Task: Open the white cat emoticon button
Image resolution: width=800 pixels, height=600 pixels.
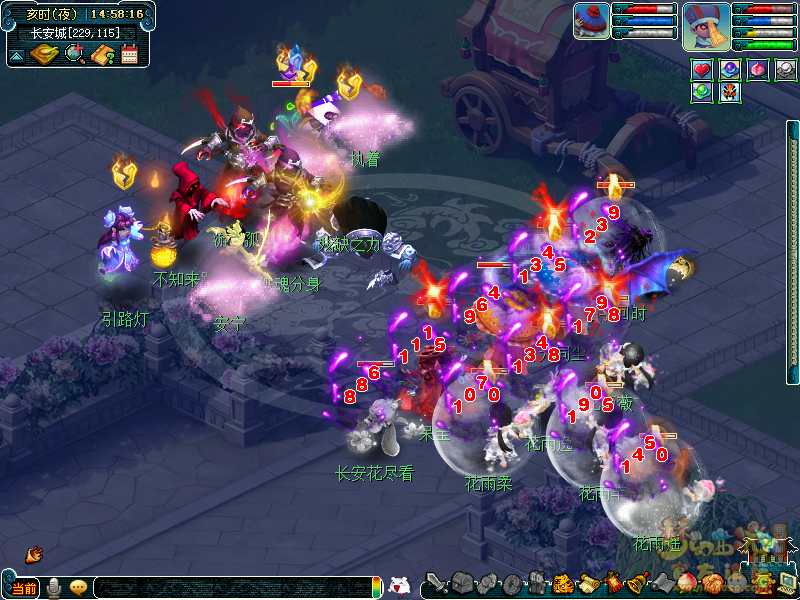Action: pos(398,586)
